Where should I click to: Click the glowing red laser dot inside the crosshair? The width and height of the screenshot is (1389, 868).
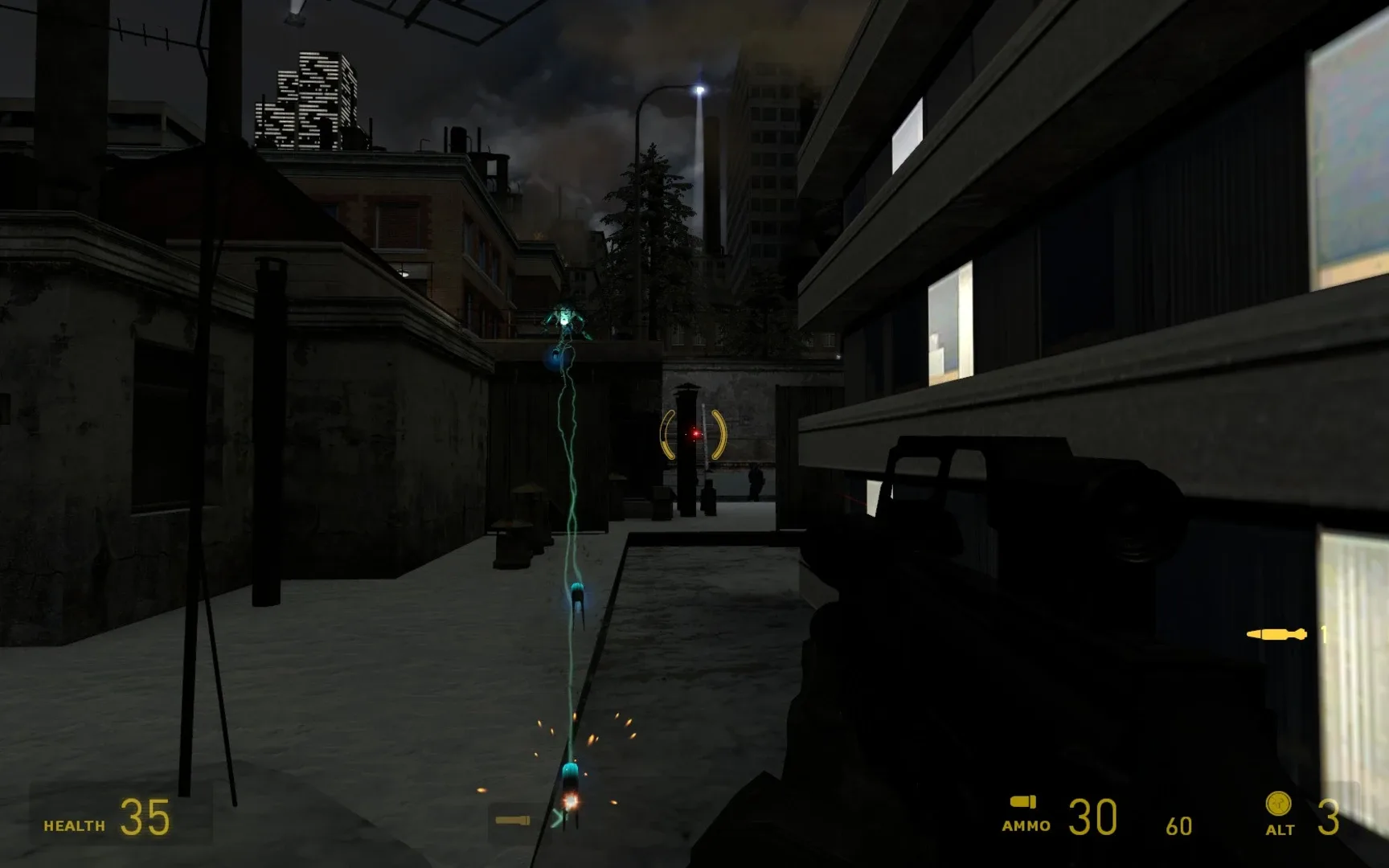click(x=694, y=434)
